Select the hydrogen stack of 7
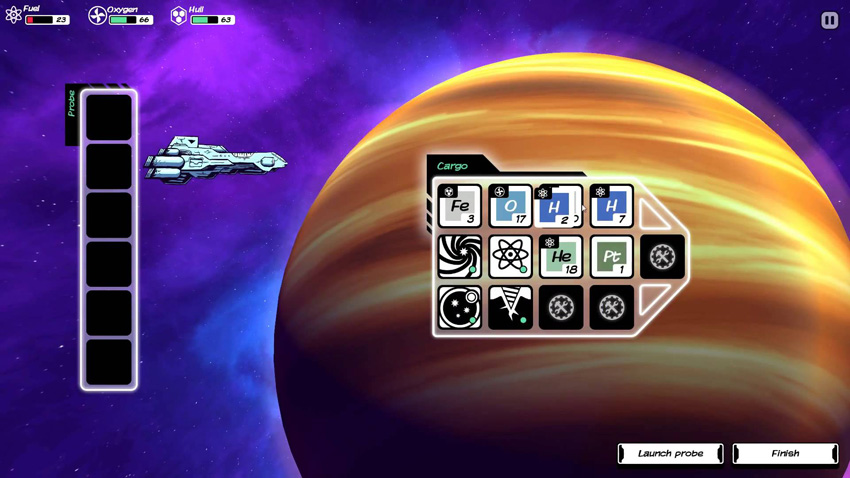This screenshot has height=478, width=850. (x=611, y=206)
